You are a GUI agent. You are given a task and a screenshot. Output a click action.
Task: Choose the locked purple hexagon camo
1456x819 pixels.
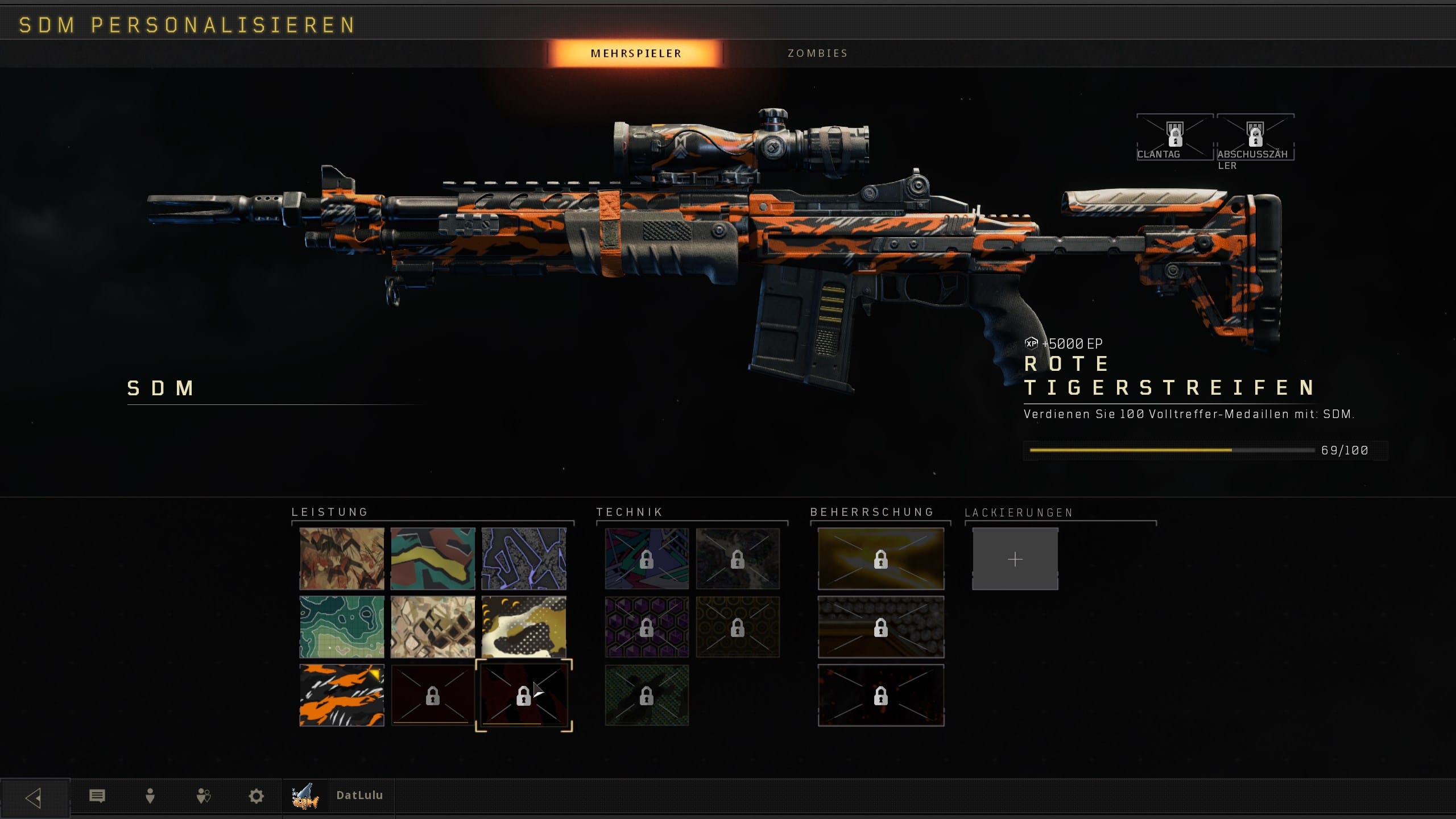click(647, 627)
